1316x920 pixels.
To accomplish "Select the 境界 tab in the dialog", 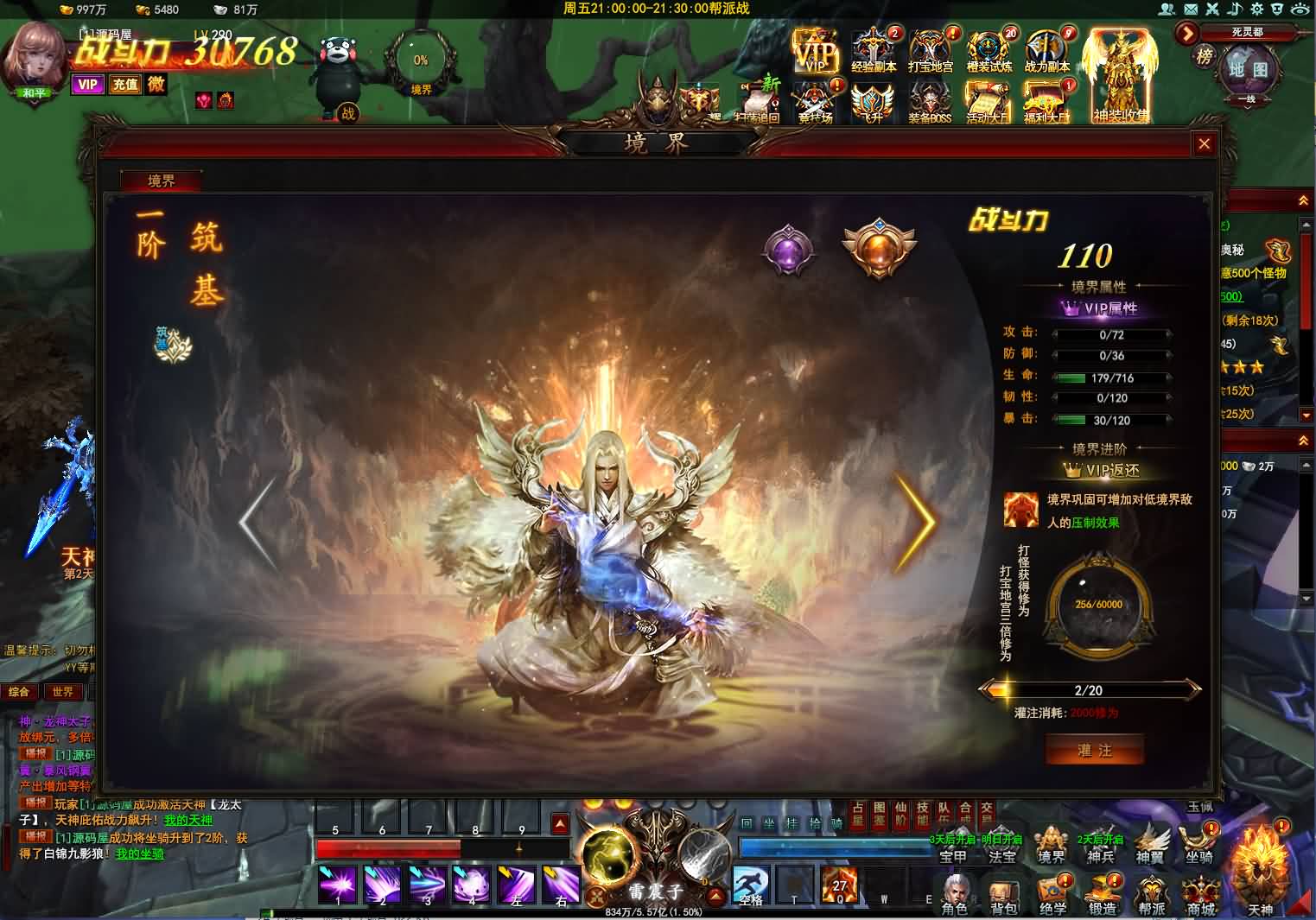I will pos(161,182).
